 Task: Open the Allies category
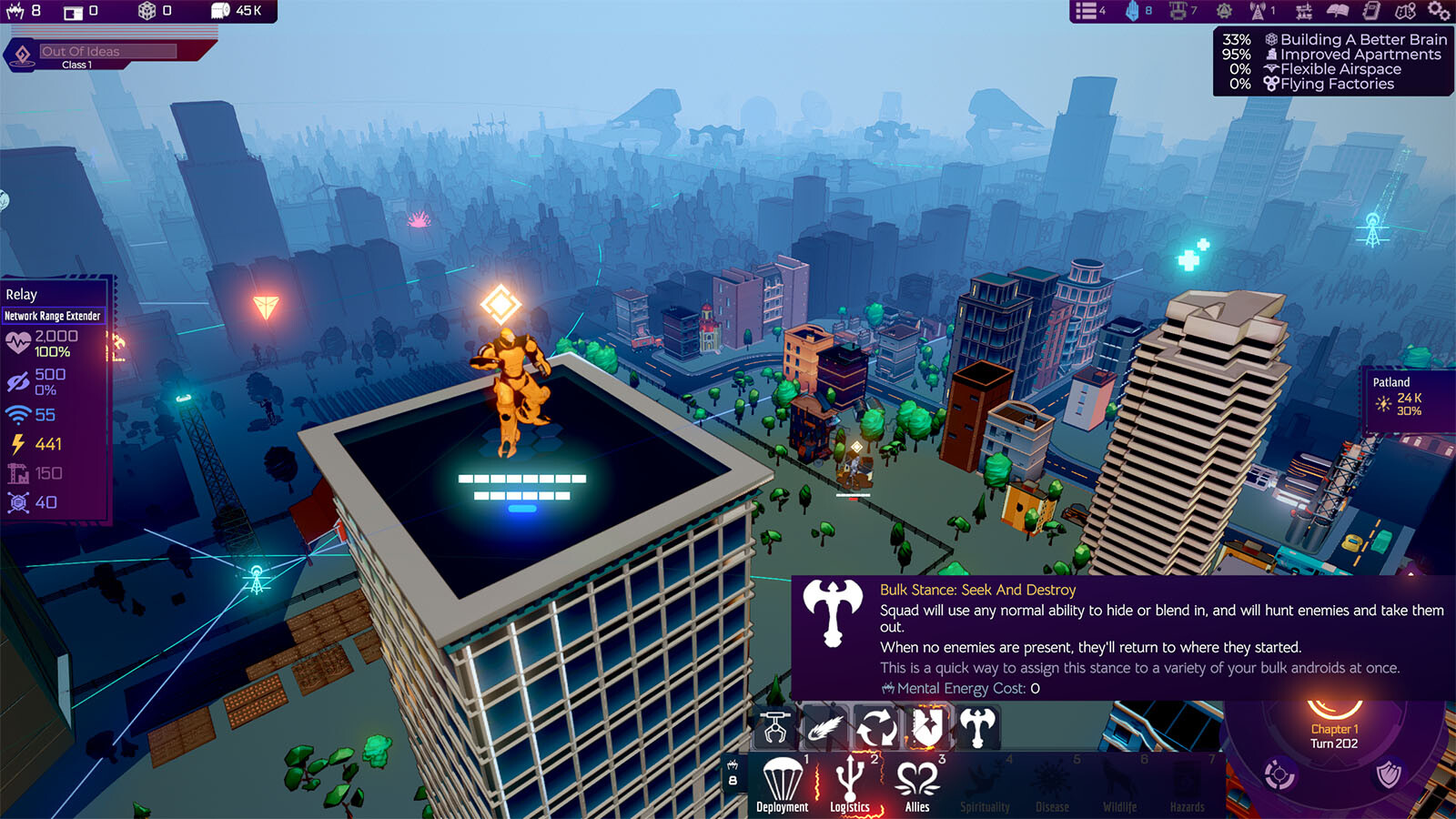917,784
